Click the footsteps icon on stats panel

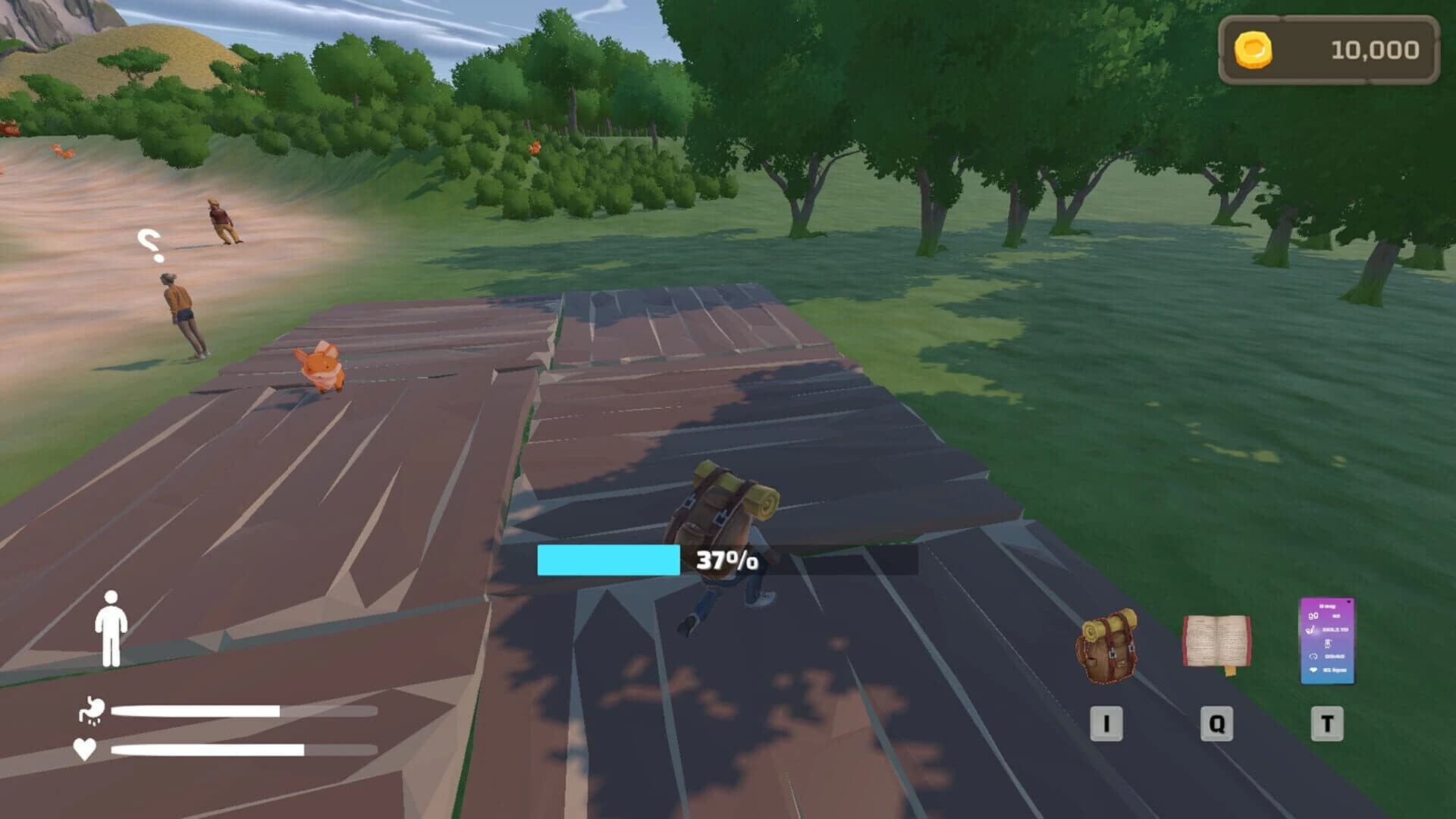[x=1313, y=617]
